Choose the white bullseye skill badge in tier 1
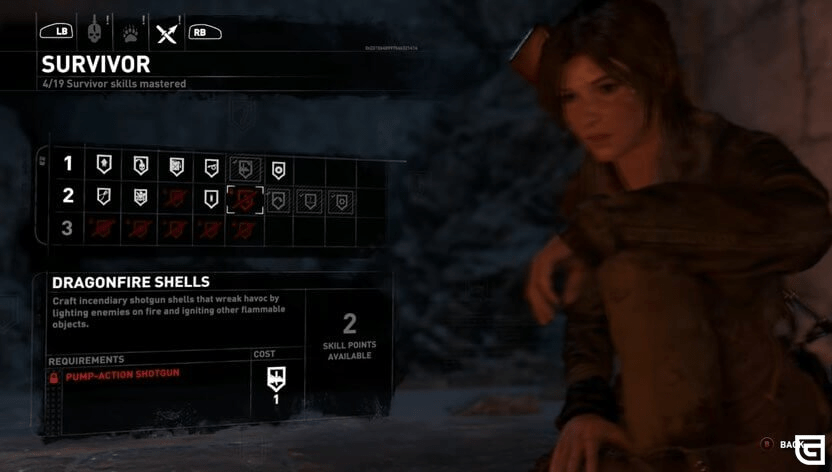 pos(279,168)
